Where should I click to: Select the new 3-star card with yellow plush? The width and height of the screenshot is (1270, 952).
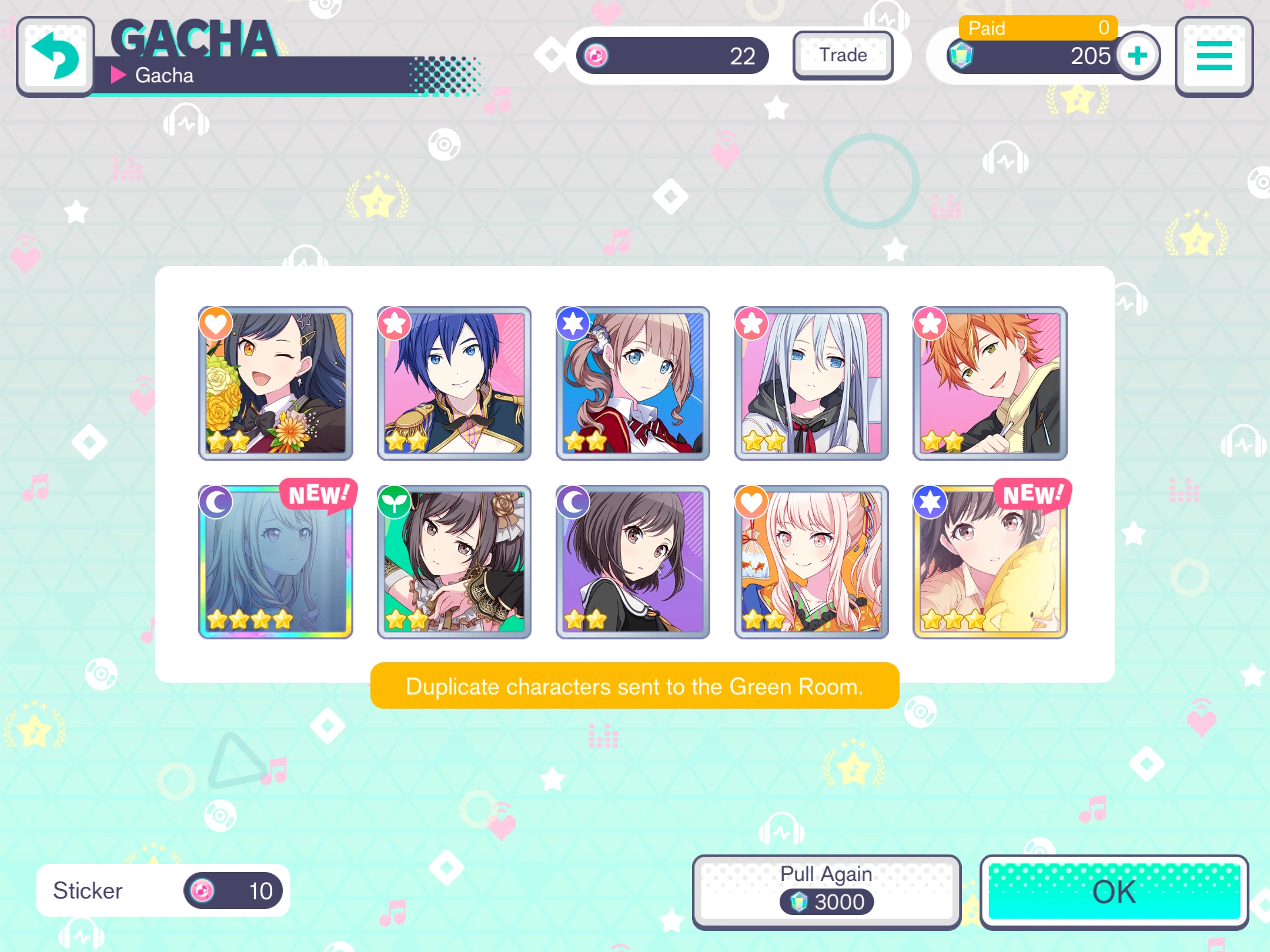coord(990,562)
